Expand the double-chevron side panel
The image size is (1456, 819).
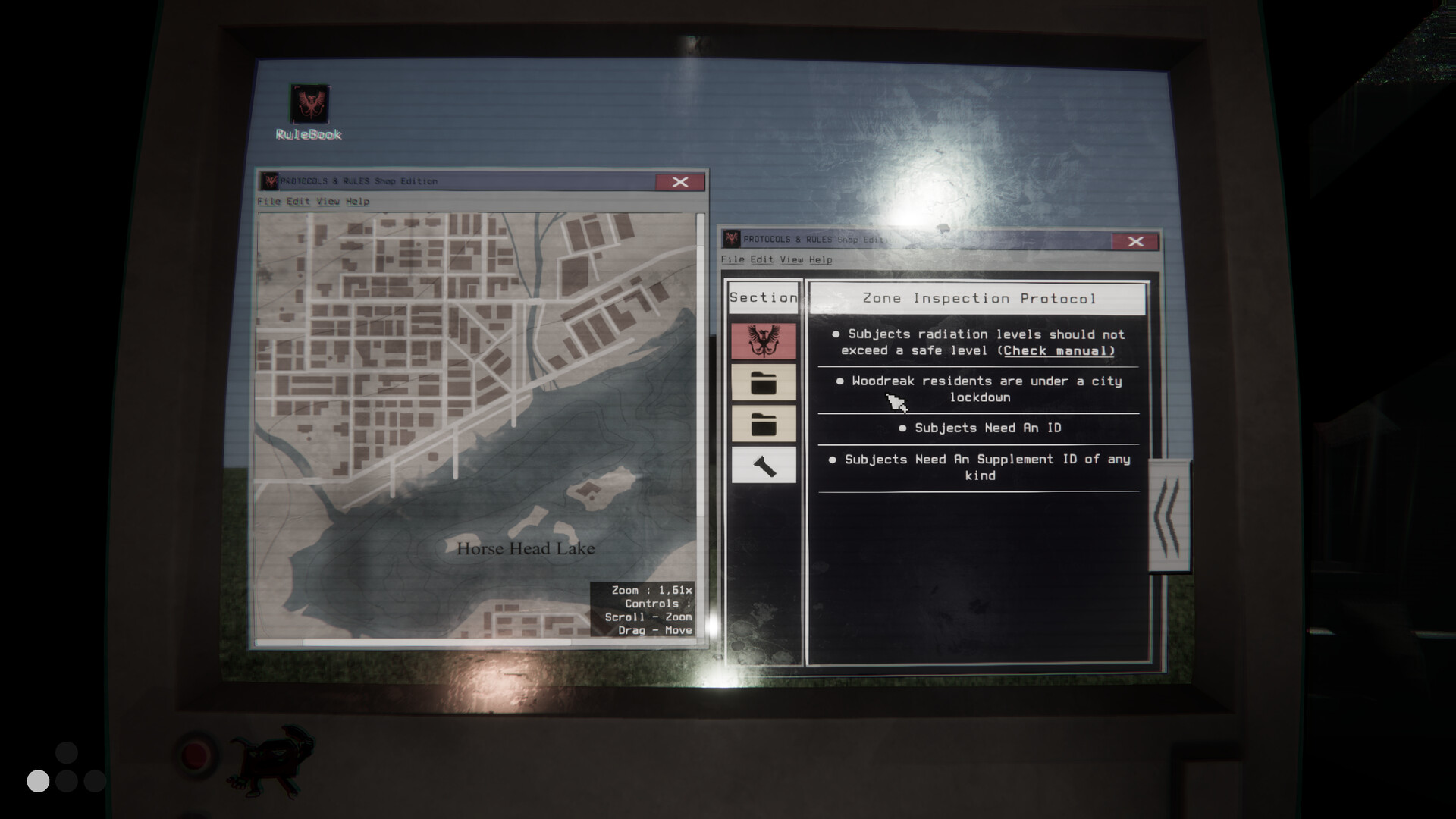[1169, 516]
